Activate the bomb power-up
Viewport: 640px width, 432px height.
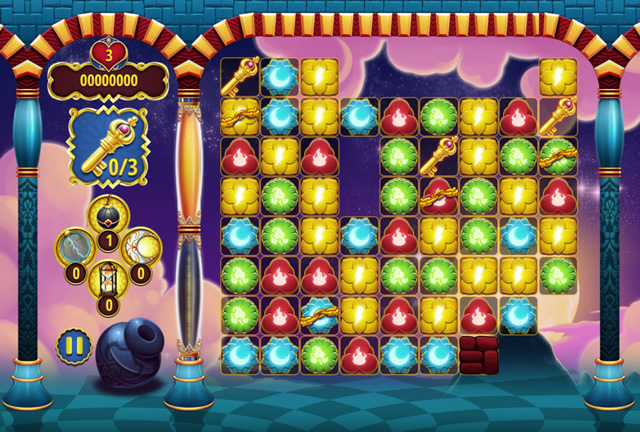coord(108,214)
